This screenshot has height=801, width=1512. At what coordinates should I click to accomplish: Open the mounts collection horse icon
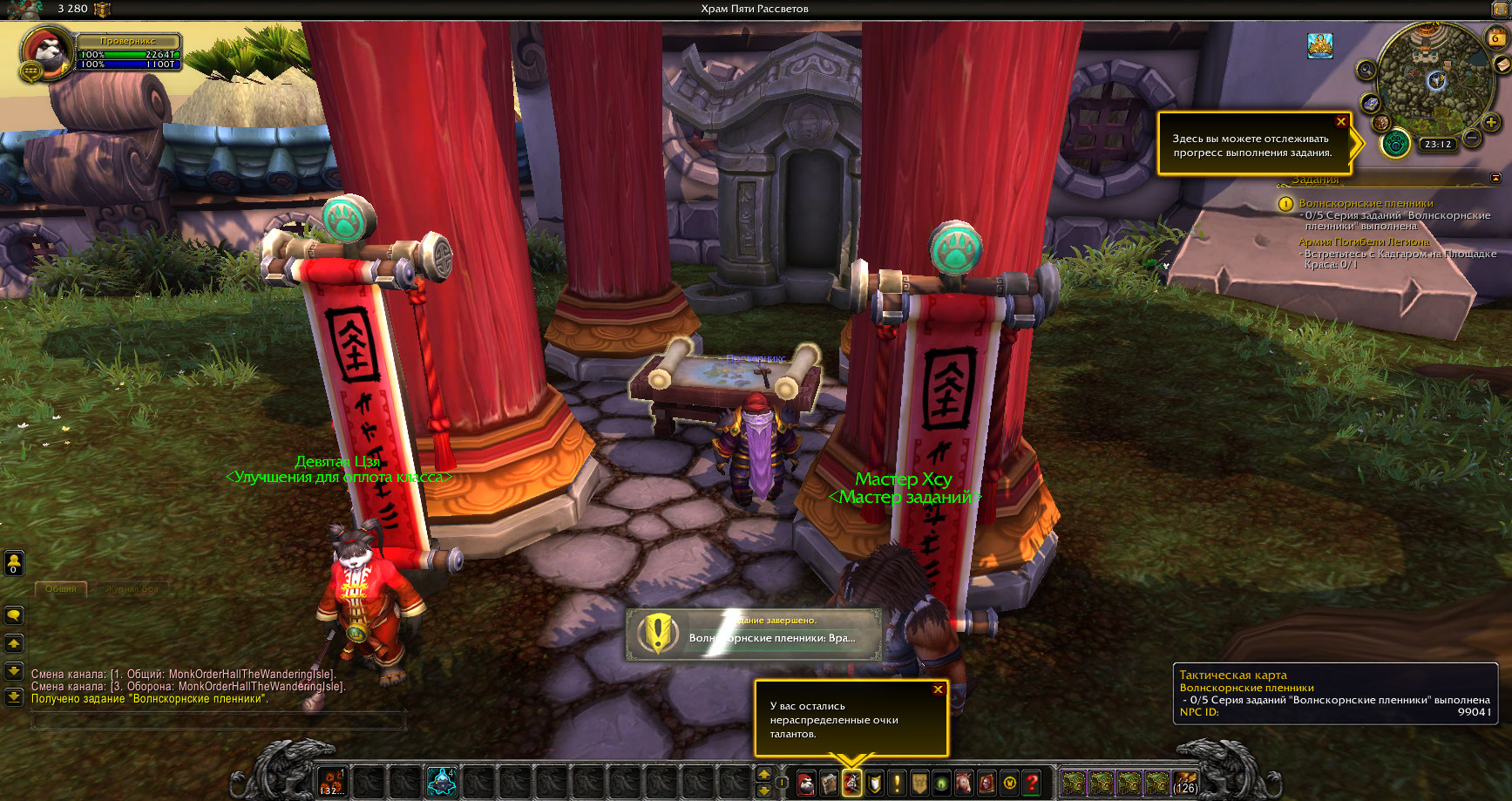click(x=964, y=783)
